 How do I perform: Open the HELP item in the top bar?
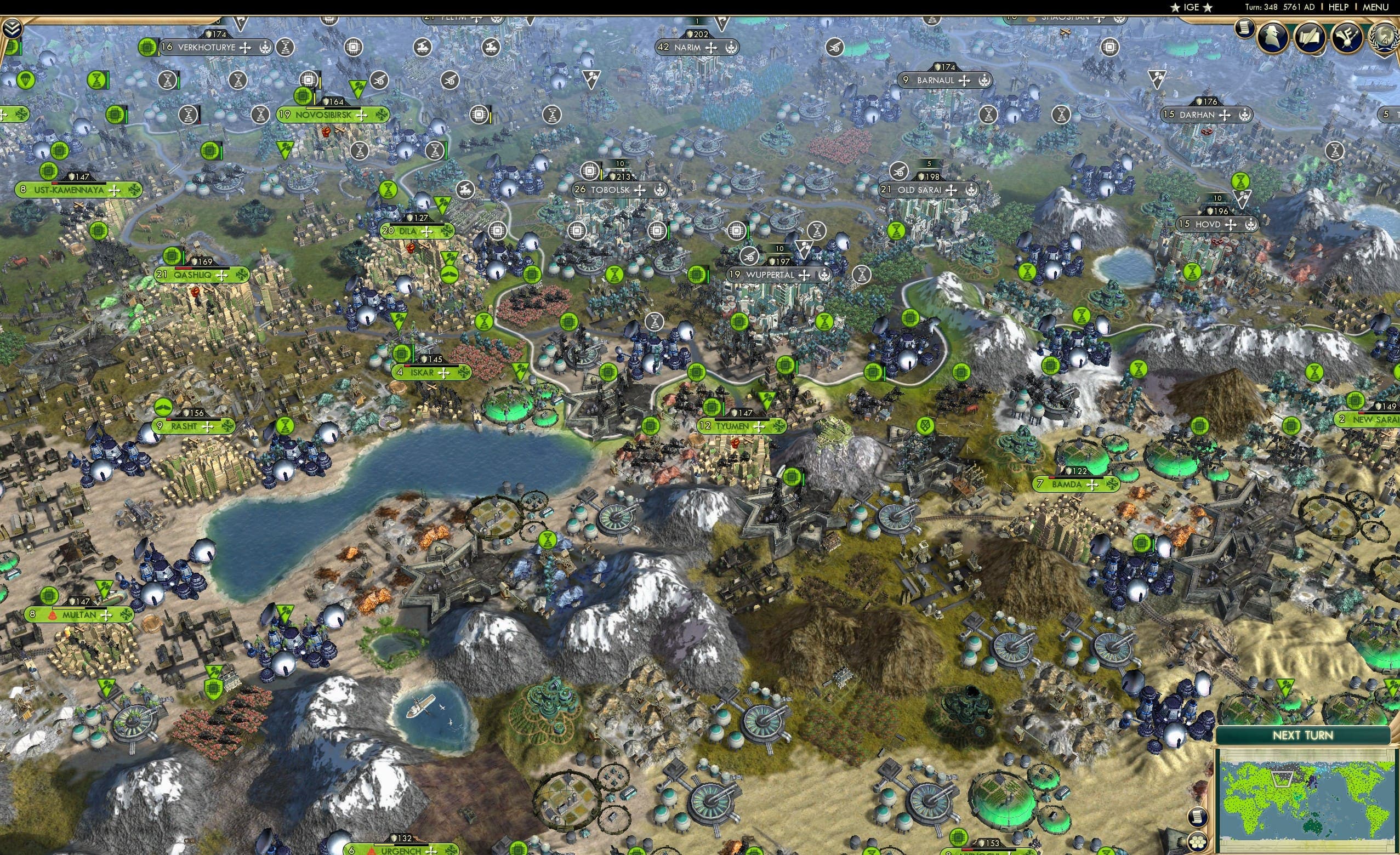click(1339, 7)
